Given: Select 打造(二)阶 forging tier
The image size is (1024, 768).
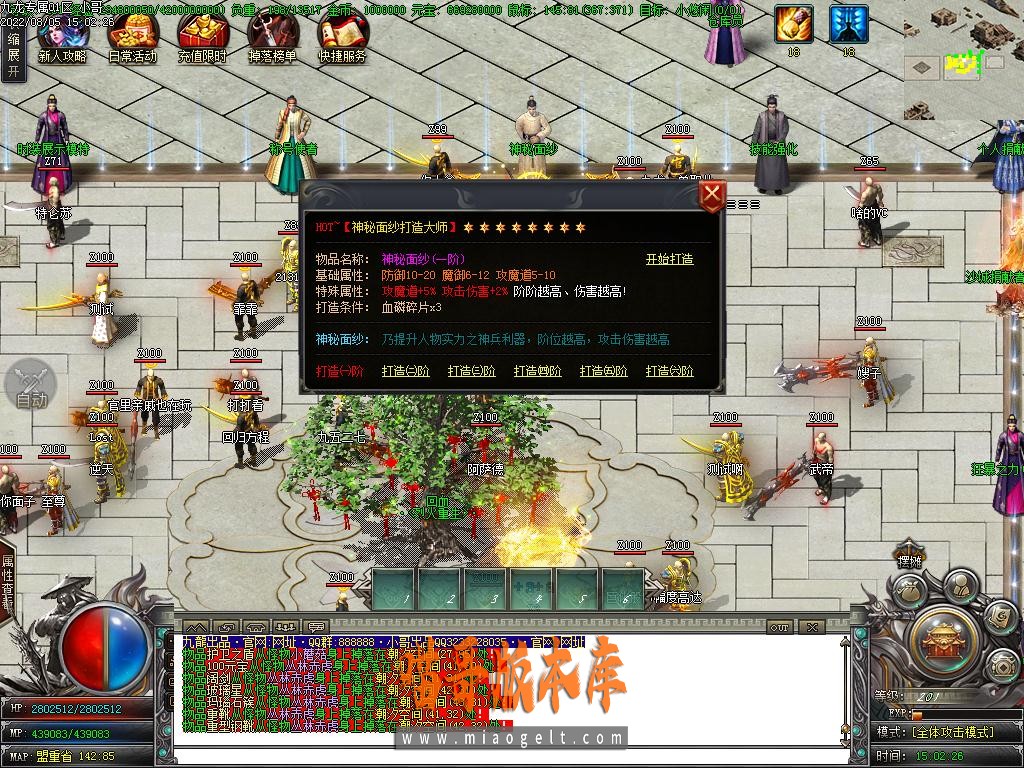Looking at the screenshot, I should pos(405,371).
